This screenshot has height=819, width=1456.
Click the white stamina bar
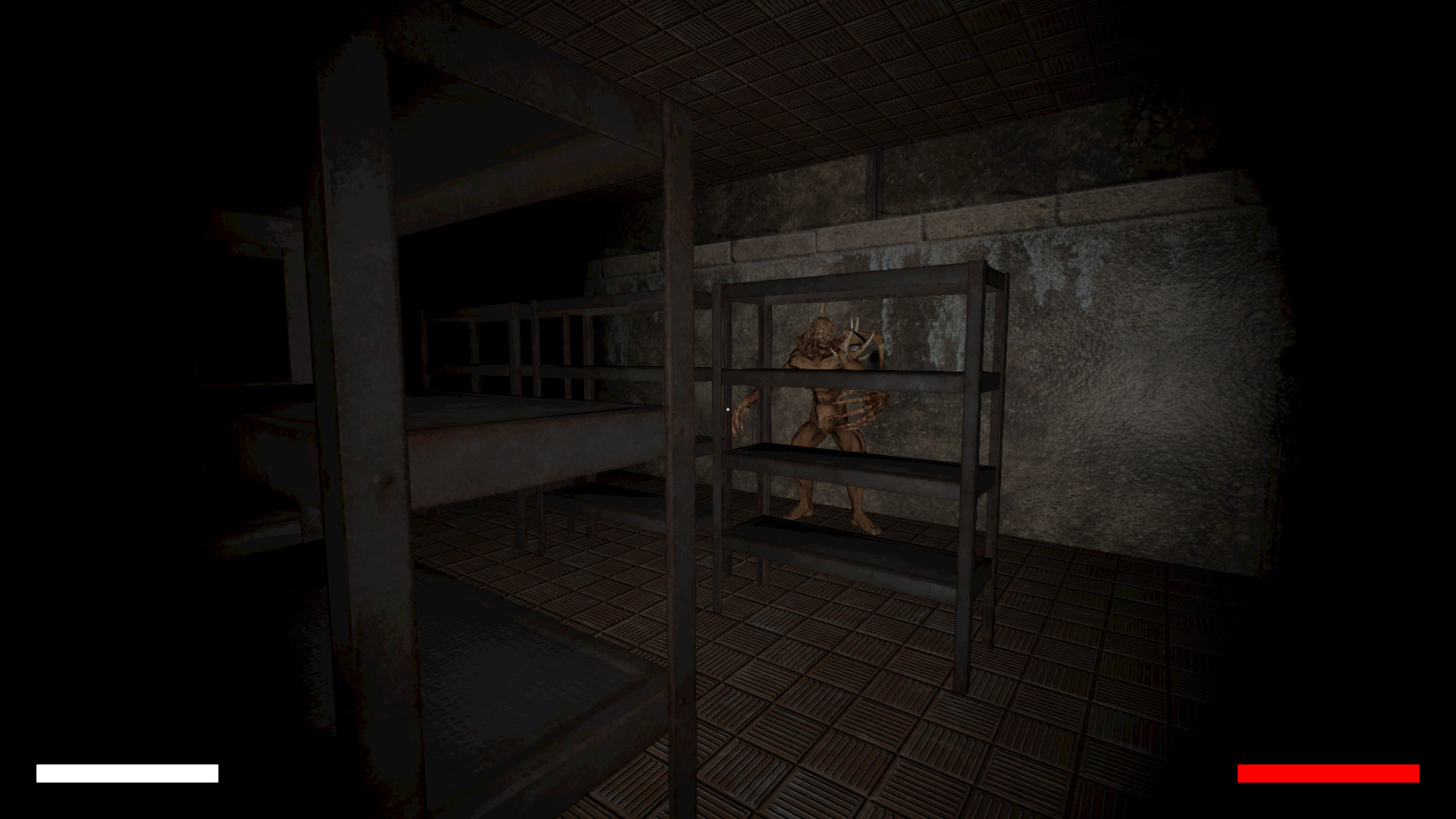click(x=125, y=773)
